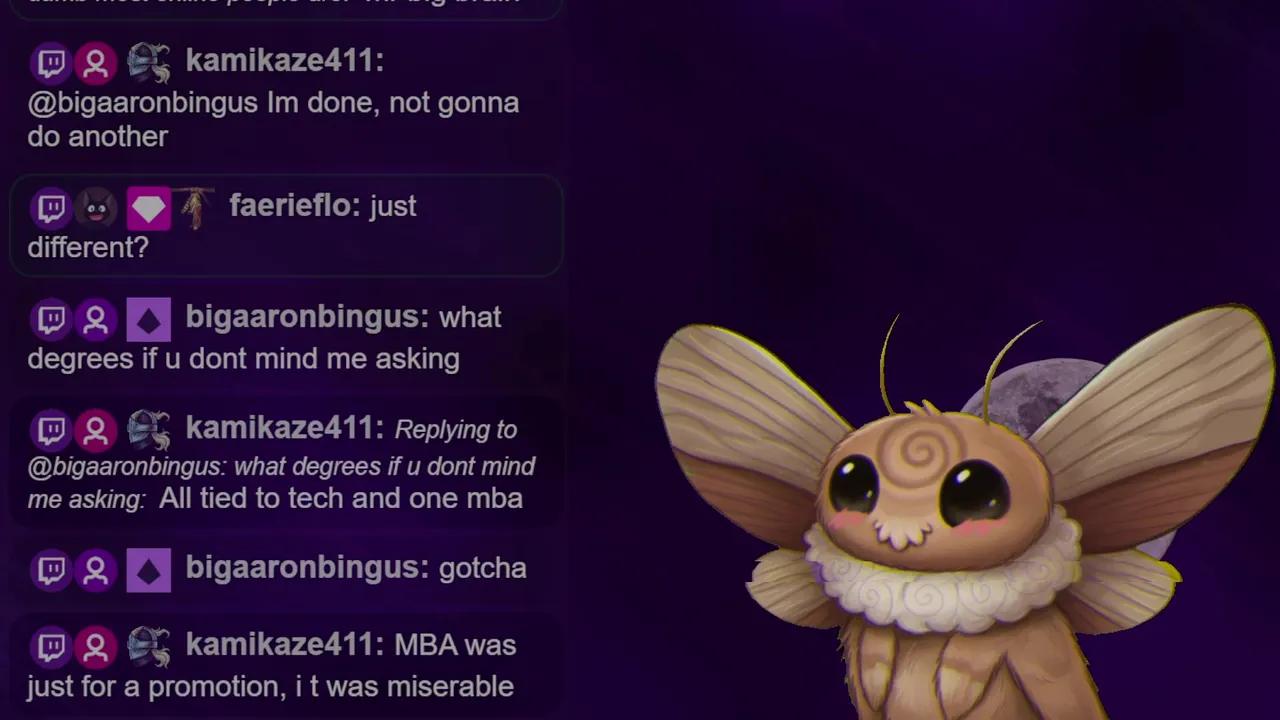Click the replying-to quote text in kamikaze411's reply
1280x720 pixels.
280,466
